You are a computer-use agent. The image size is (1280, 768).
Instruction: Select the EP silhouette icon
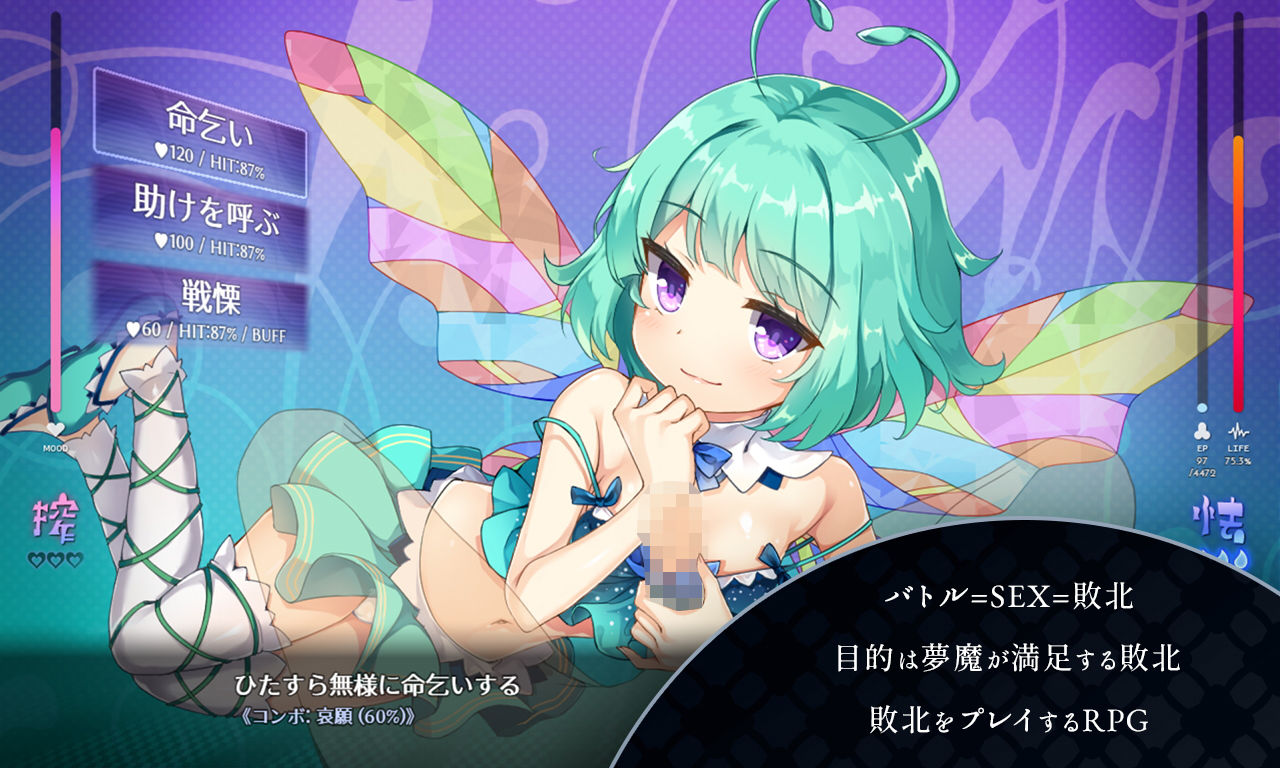point(1201,432)
